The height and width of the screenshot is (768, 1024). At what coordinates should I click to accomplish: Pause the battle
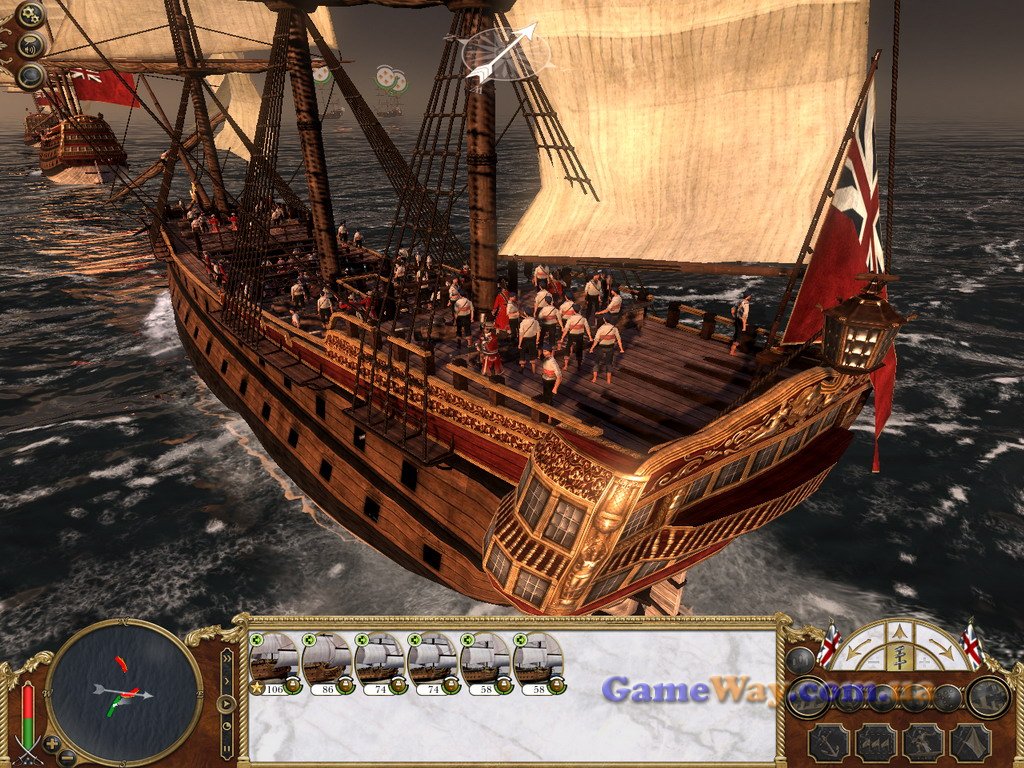click(x=227, y=747)
